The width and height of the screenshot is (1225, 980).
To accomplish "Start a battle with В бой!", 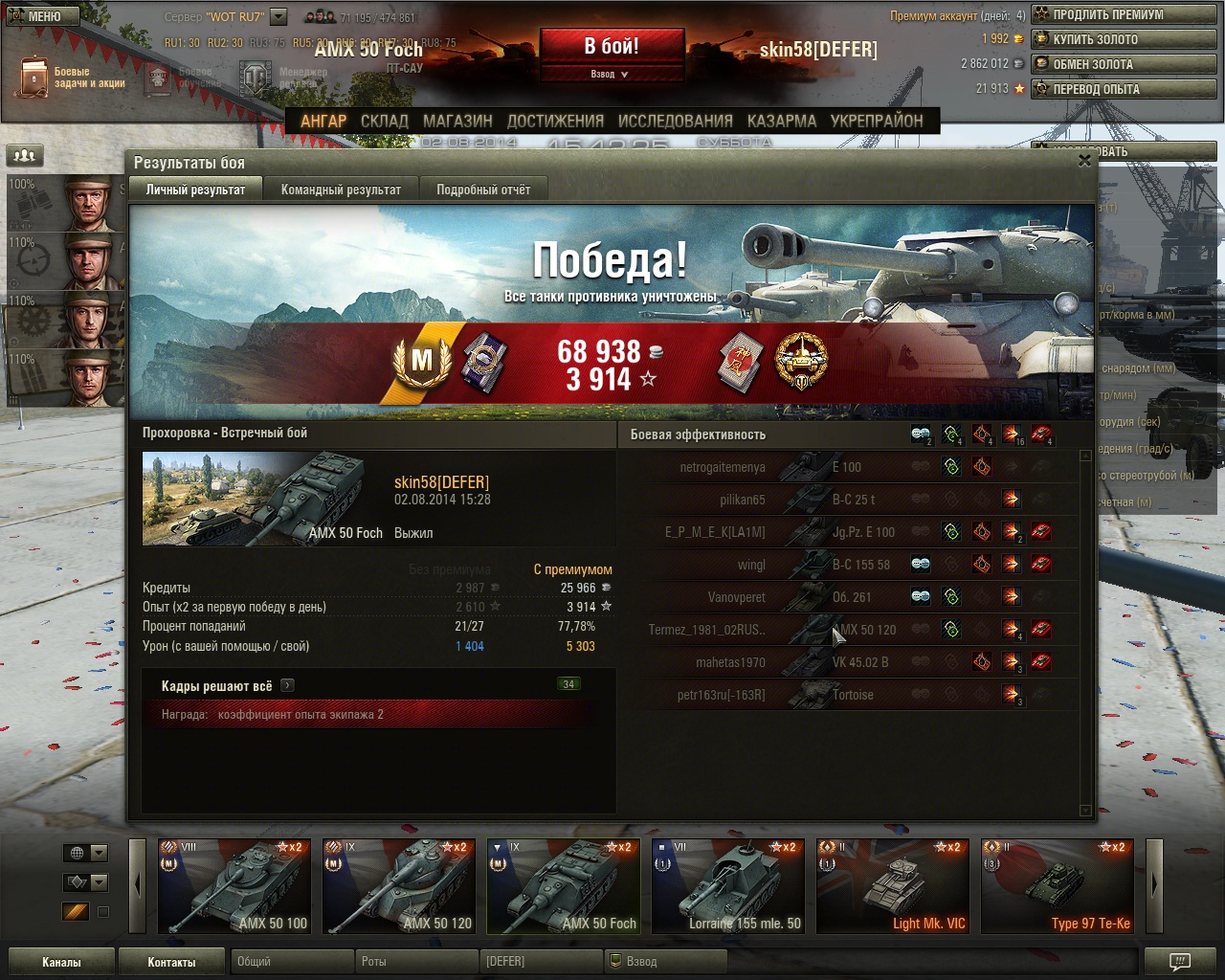I will click(612, 46).
